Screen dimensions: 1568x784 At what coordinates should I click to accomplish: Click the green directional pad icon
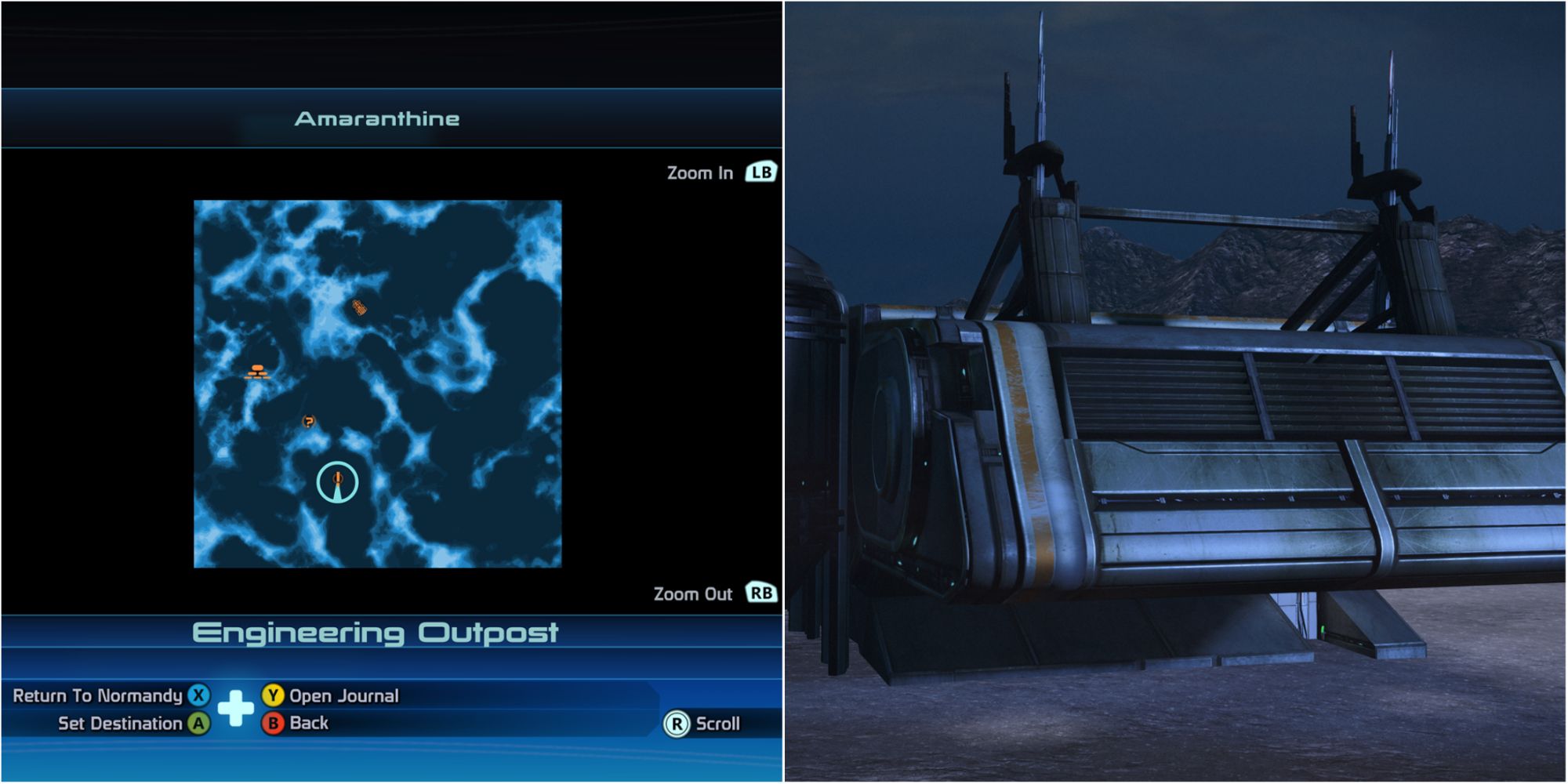coord(235,709)
